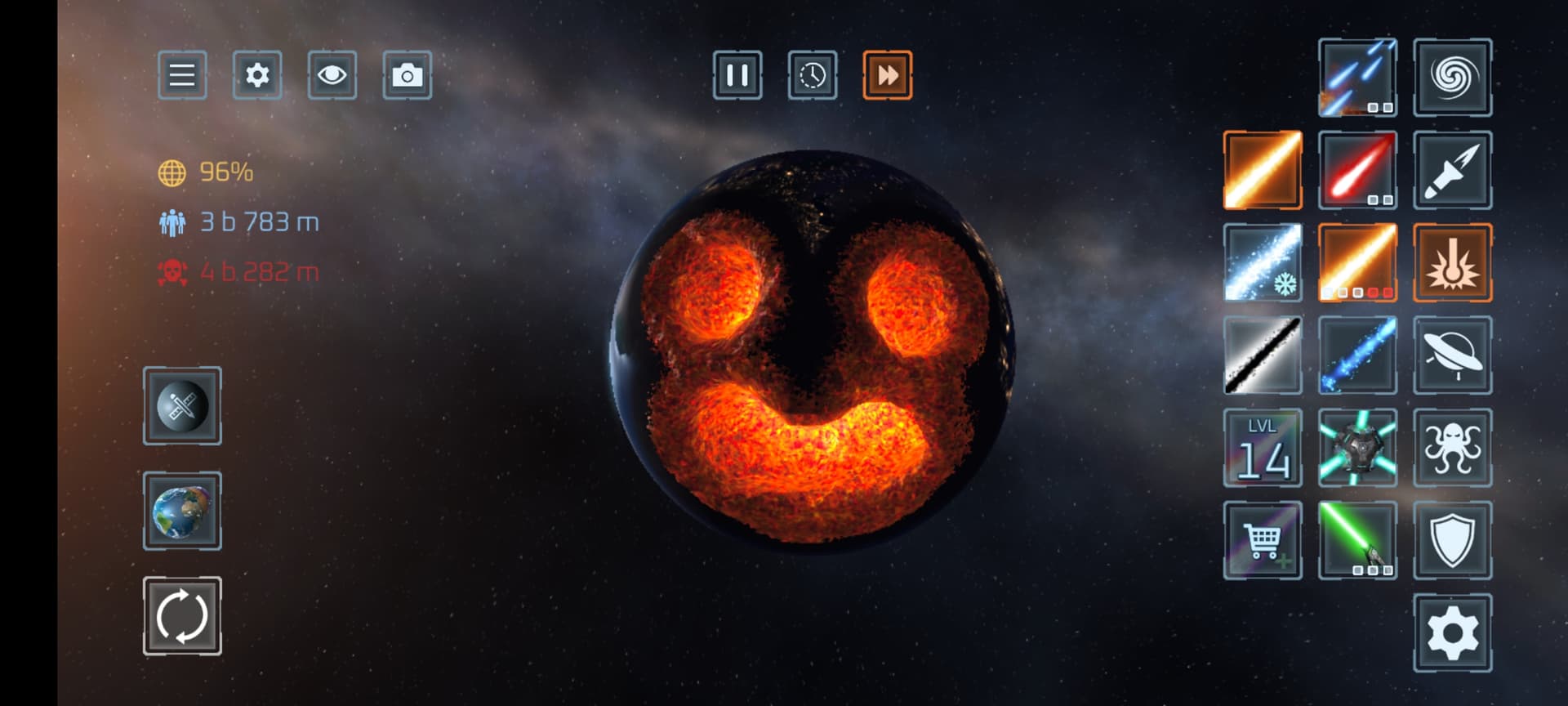Choose the spiral black hole weapon

click(1452, 78)
